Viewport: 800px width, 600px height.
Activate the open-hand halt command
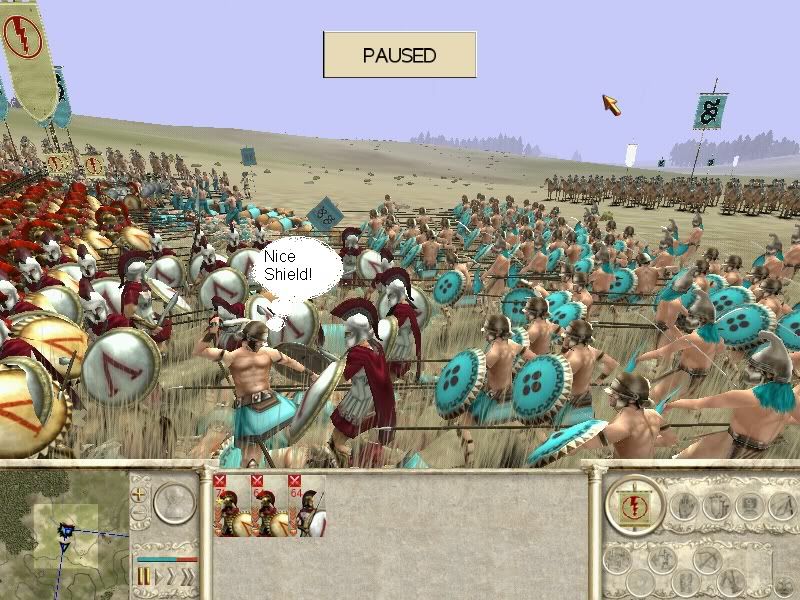click(x=685, y=505)
